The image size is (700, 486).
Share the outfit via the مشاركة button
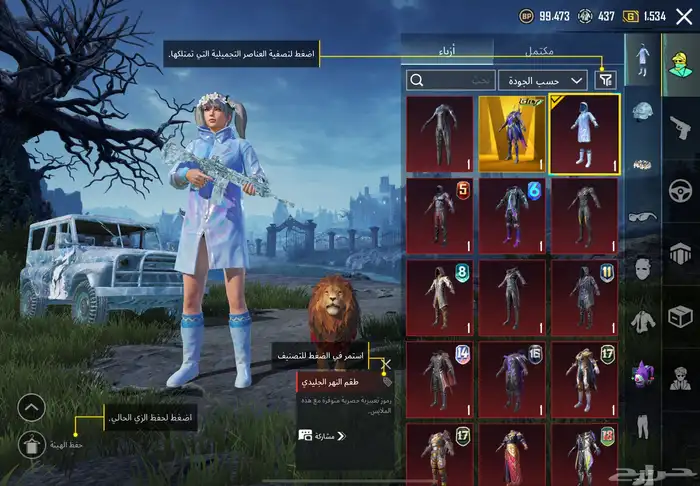323,436
